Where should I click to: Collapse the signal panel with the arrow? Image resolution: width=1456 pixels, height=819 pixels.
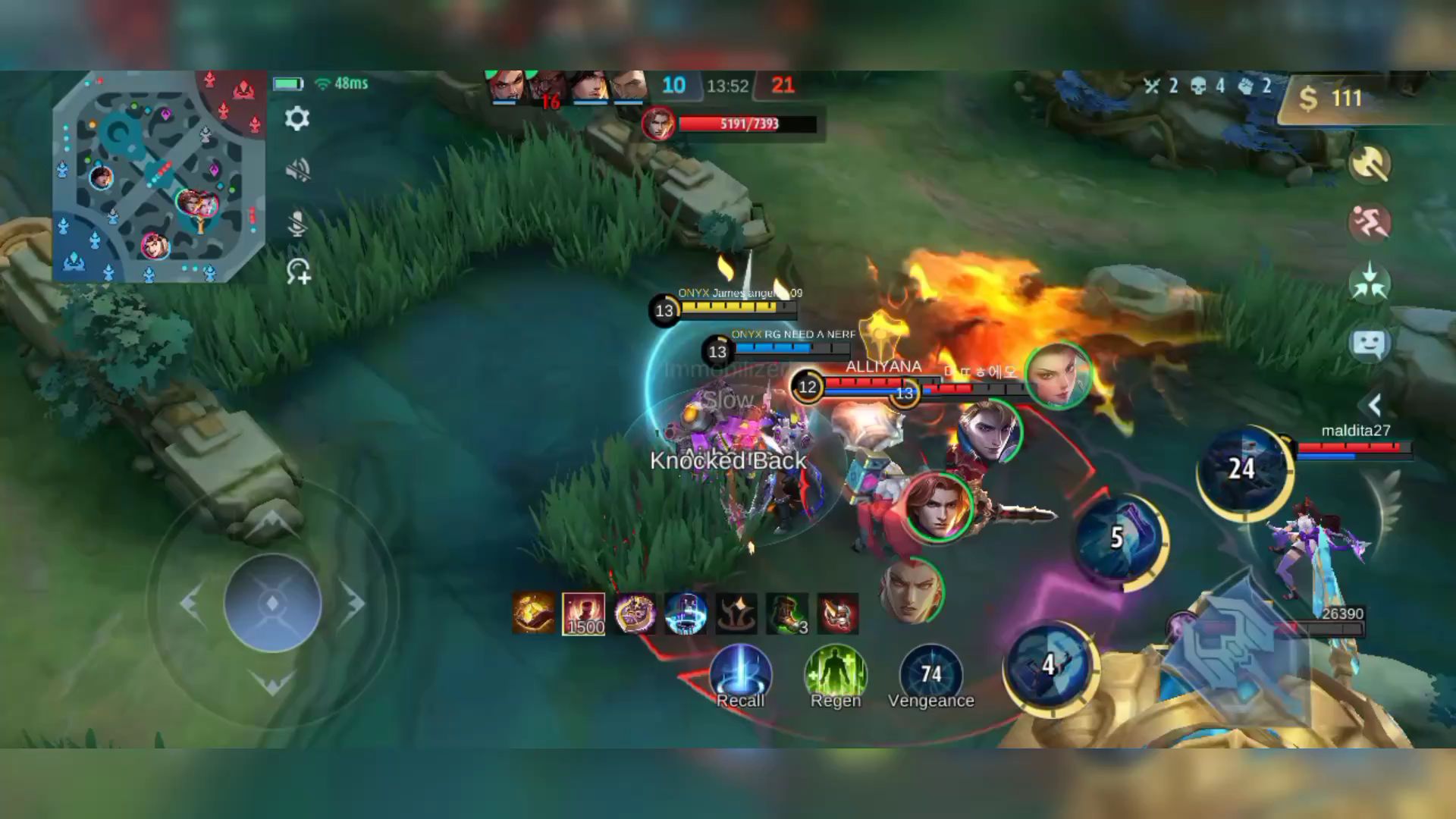[x=1374, y=404]
